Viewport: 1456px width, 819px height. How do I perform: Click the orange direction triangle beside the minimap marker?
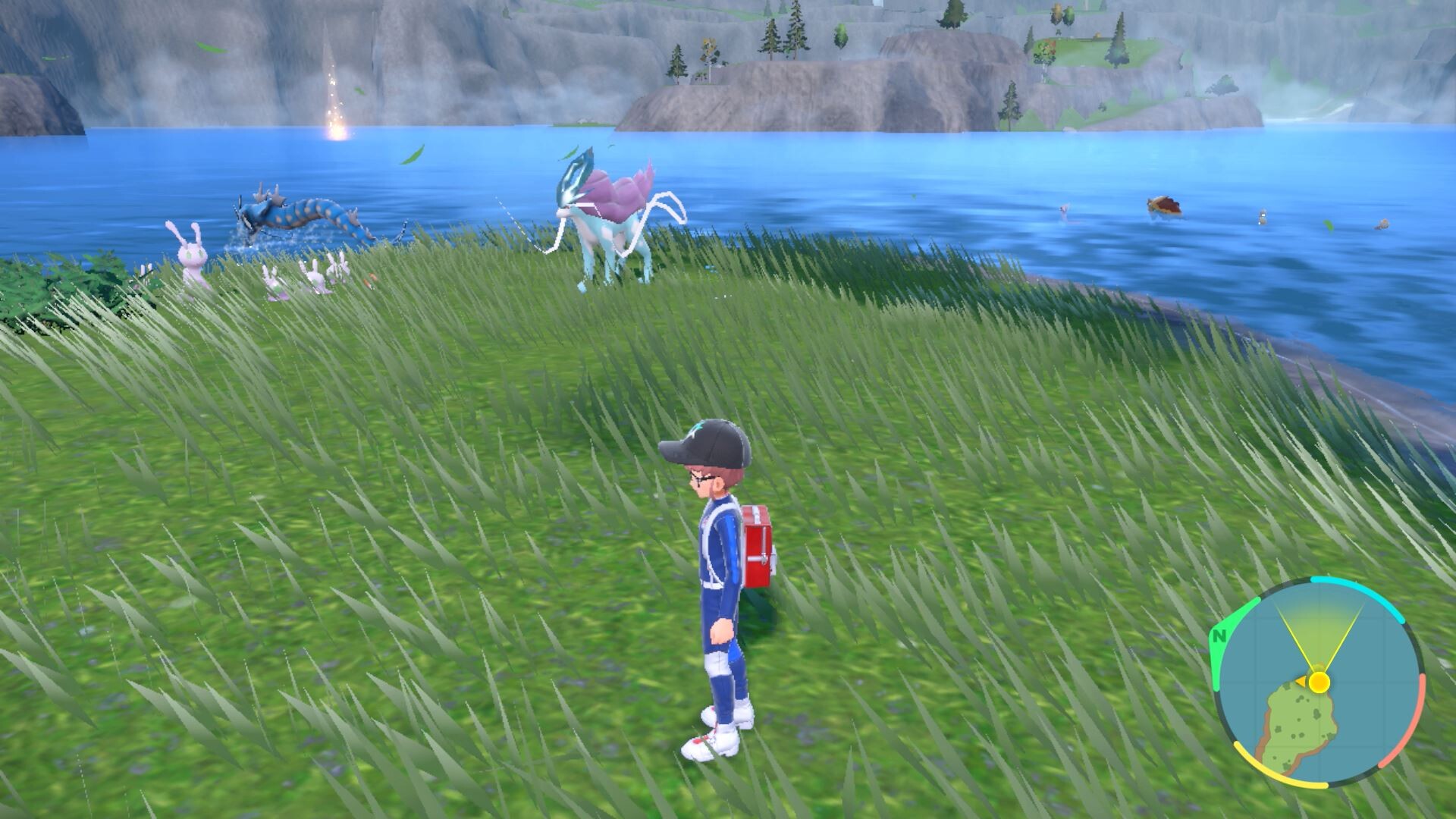(1301, 680)
